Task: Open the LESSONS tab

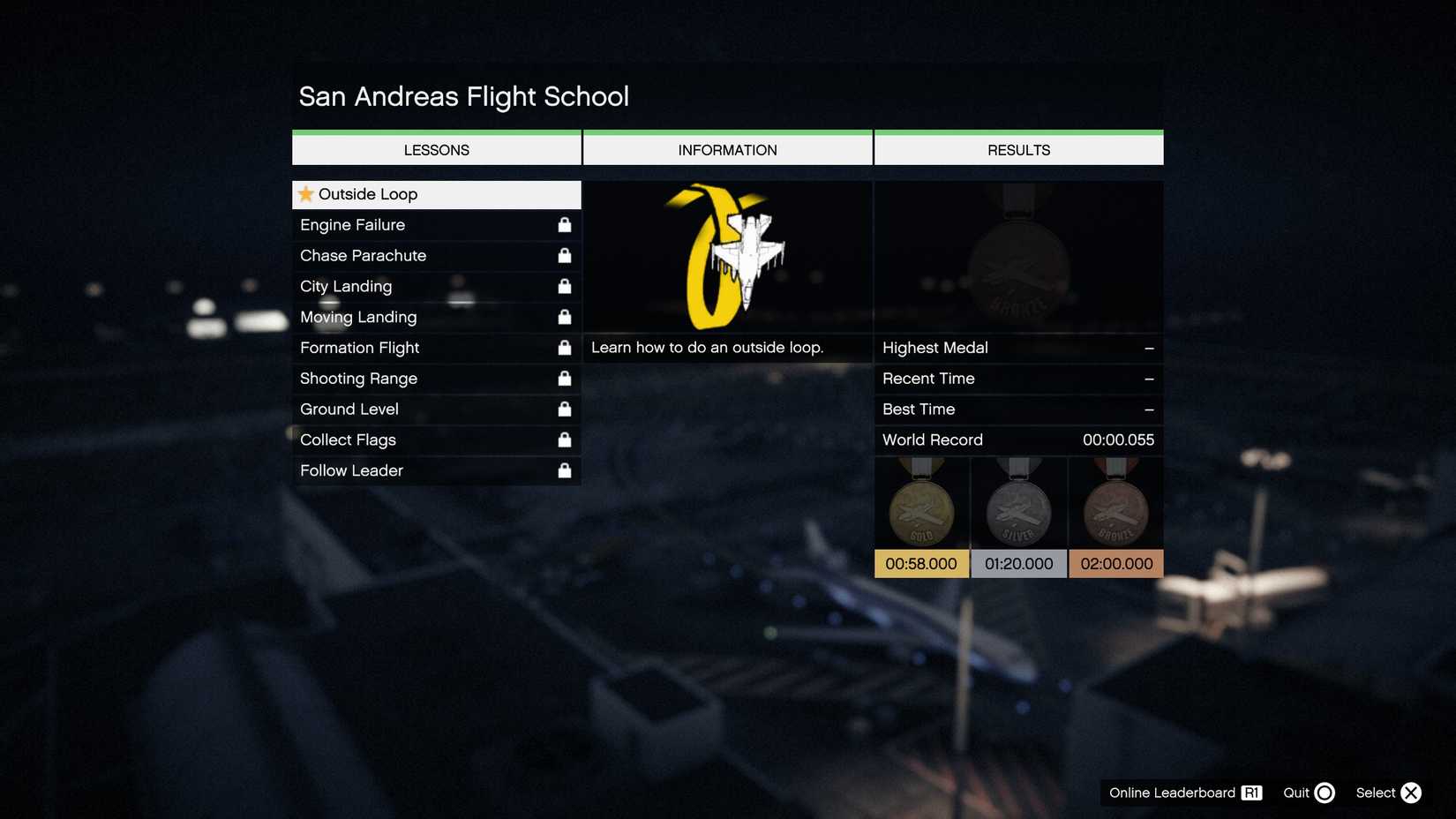Action: [436, 149]
